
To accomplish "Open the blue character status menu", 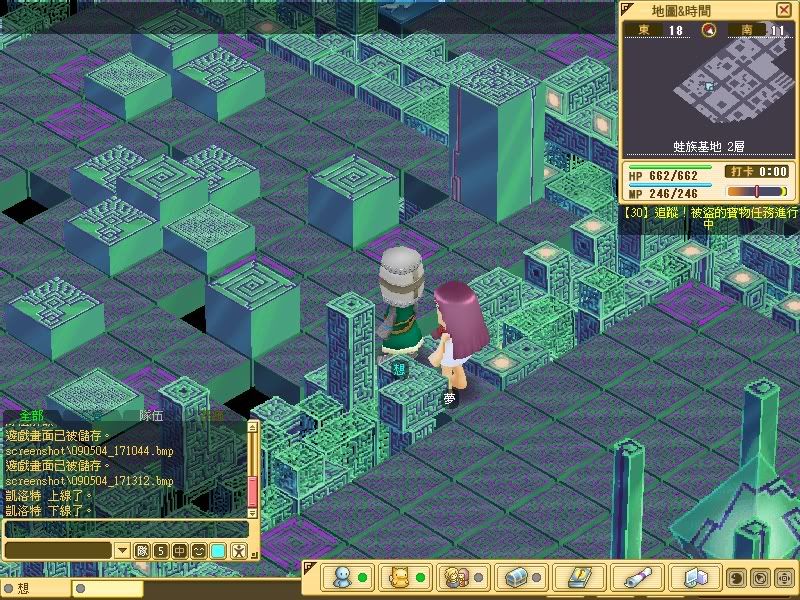I will click(x=343, y=578).
